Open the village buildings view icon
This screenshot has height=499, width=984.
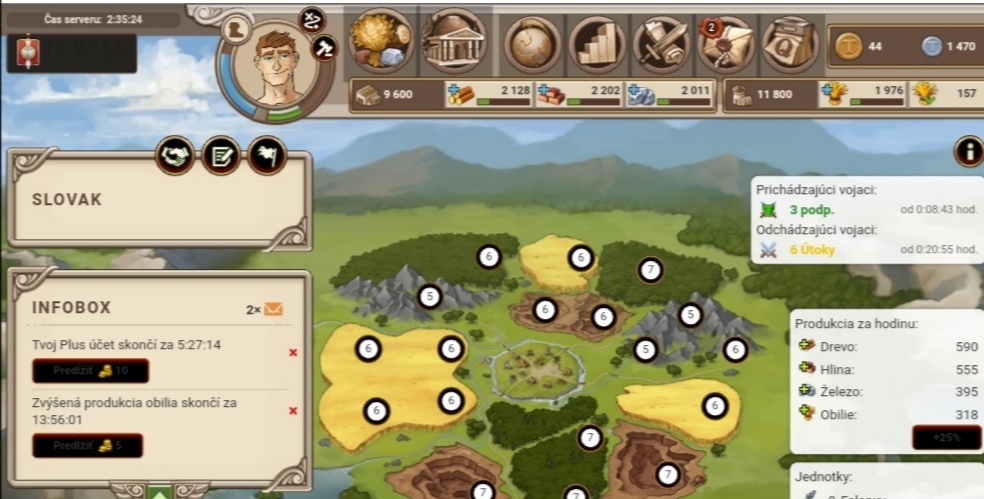point(452,42)
